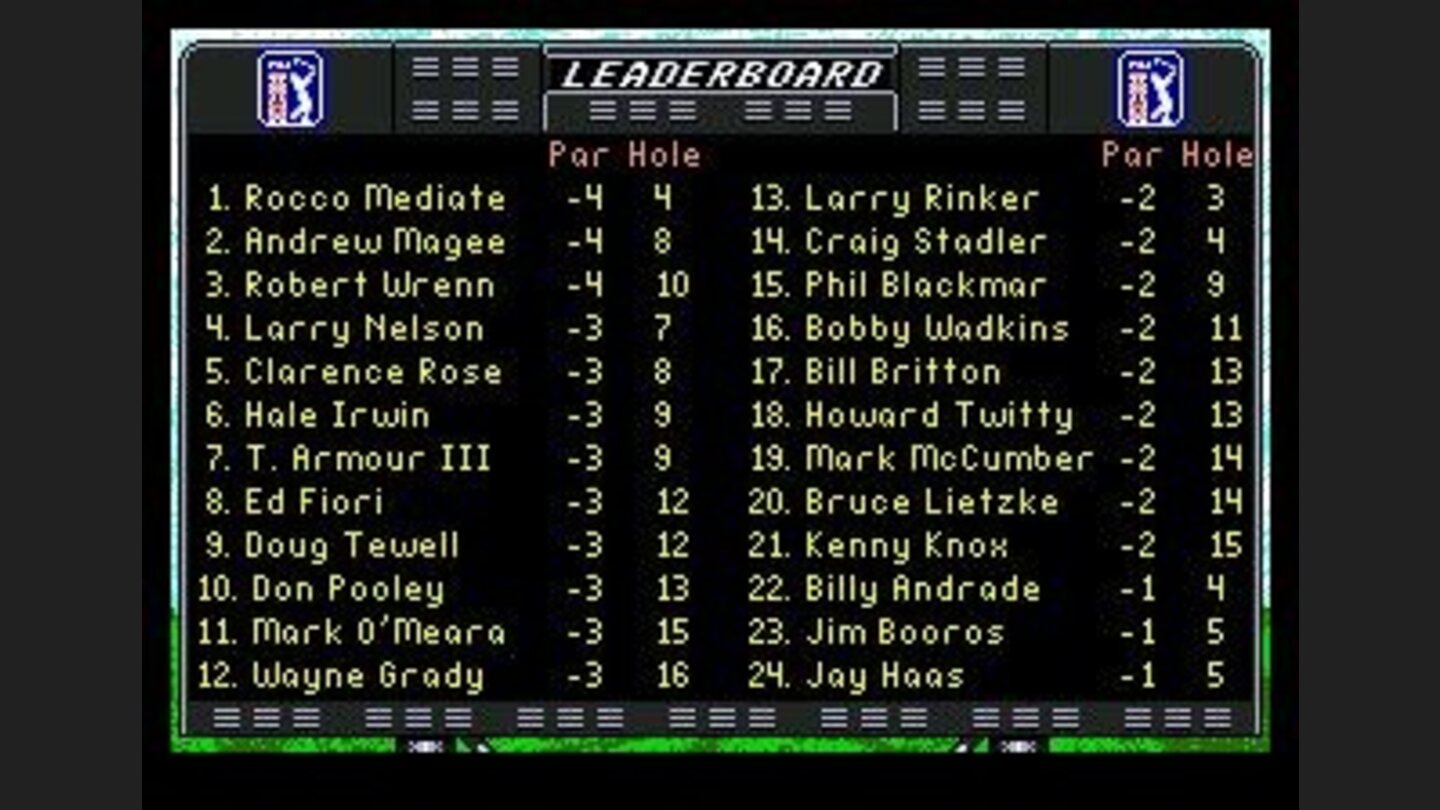The image size is (1440, 810).
Task: Click the -4 score beside Andrew Magee
Action: pyautogui.click(x=583, y=242)
